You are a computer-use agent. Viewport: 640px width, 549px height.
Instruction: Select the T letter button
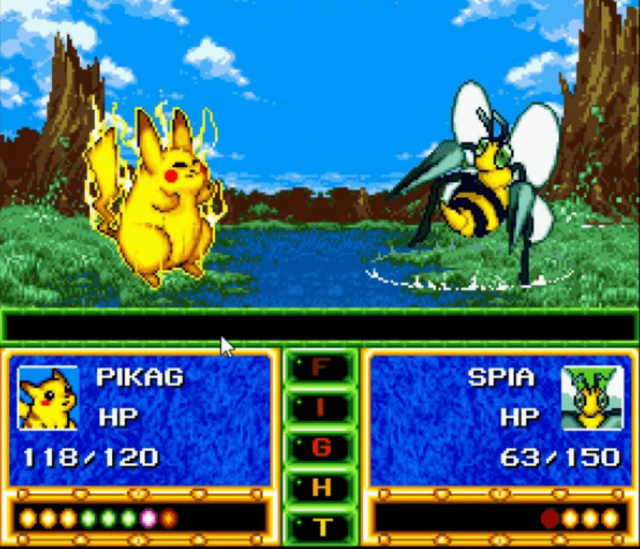point(320,526)
